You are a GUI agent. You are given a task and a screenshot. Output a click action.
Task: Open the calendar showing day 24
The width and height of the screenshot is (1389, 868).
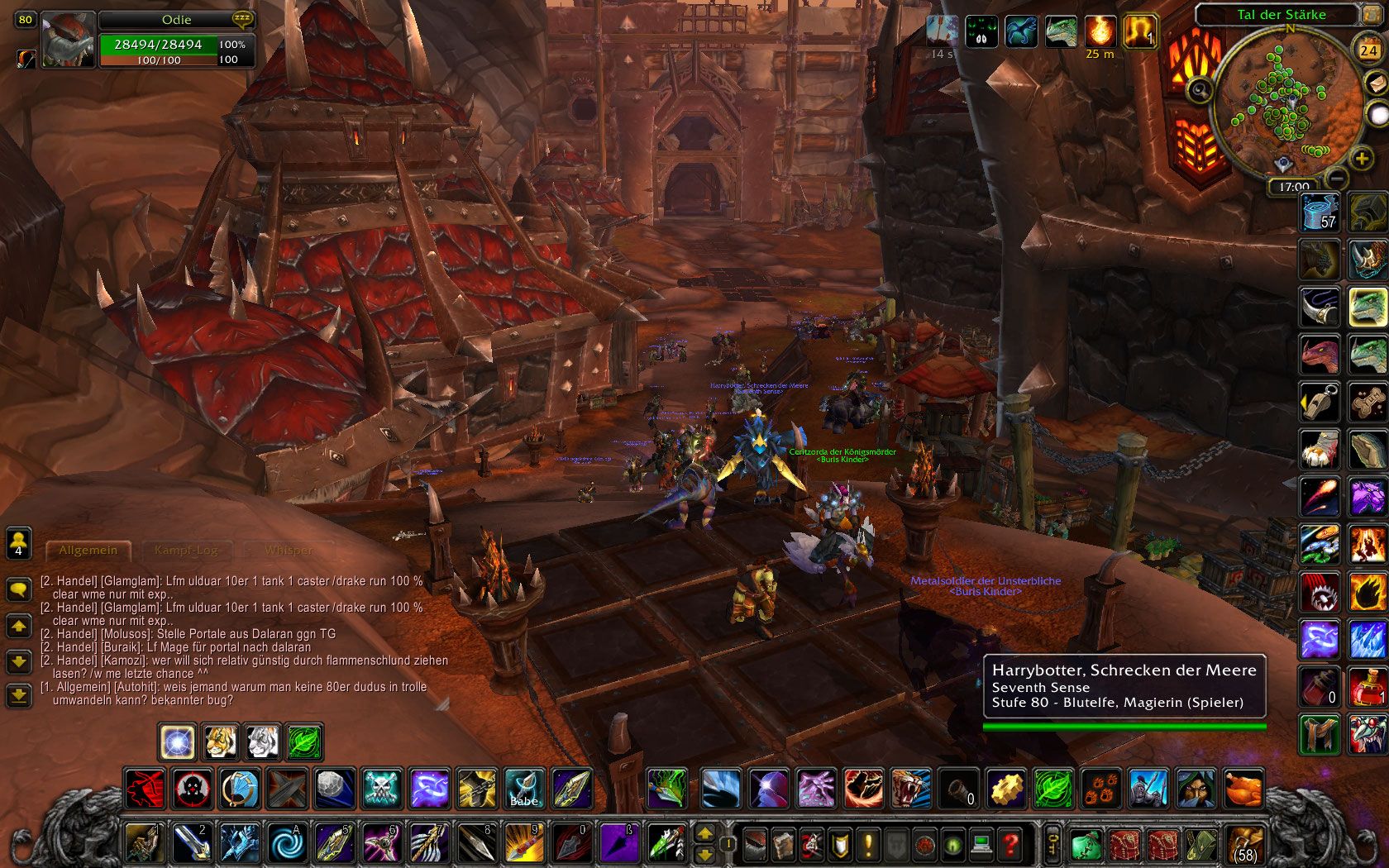click(x=1368, y=50)
